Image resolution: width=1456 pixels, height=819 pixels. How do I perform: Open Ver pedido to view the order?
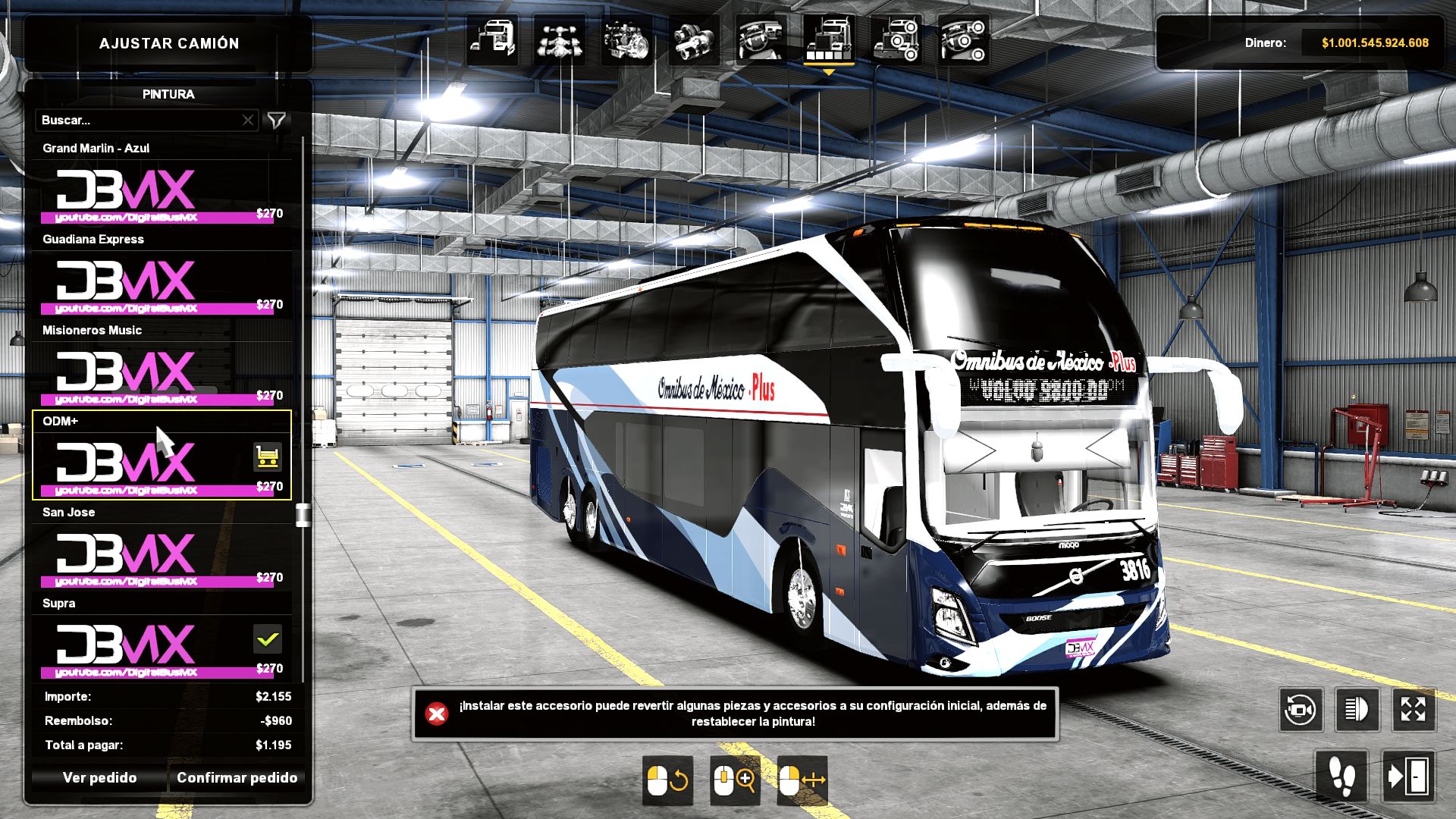pyautogui.click(x=99, y=778)
